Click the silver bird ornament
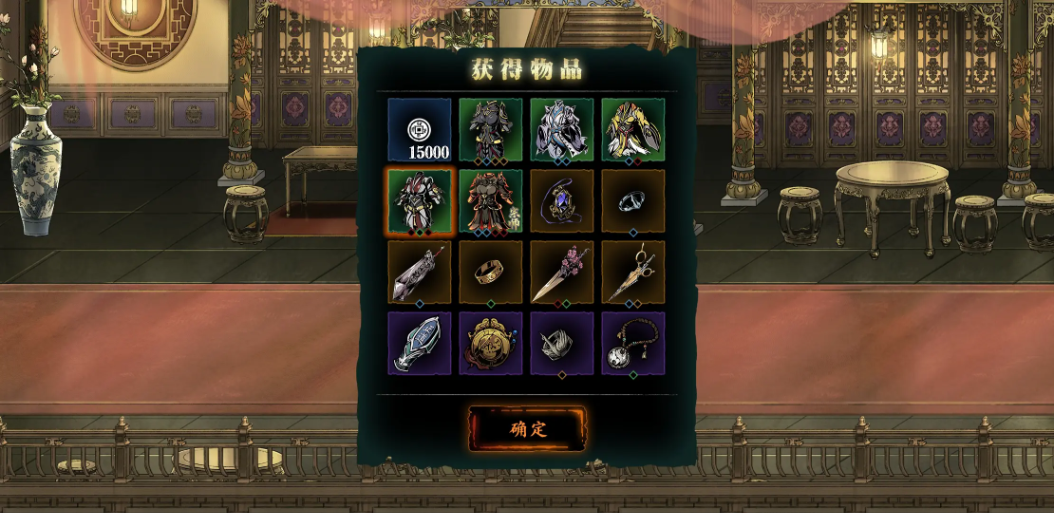This screenshot has height=513, width=1054. [x=561, y=343]
